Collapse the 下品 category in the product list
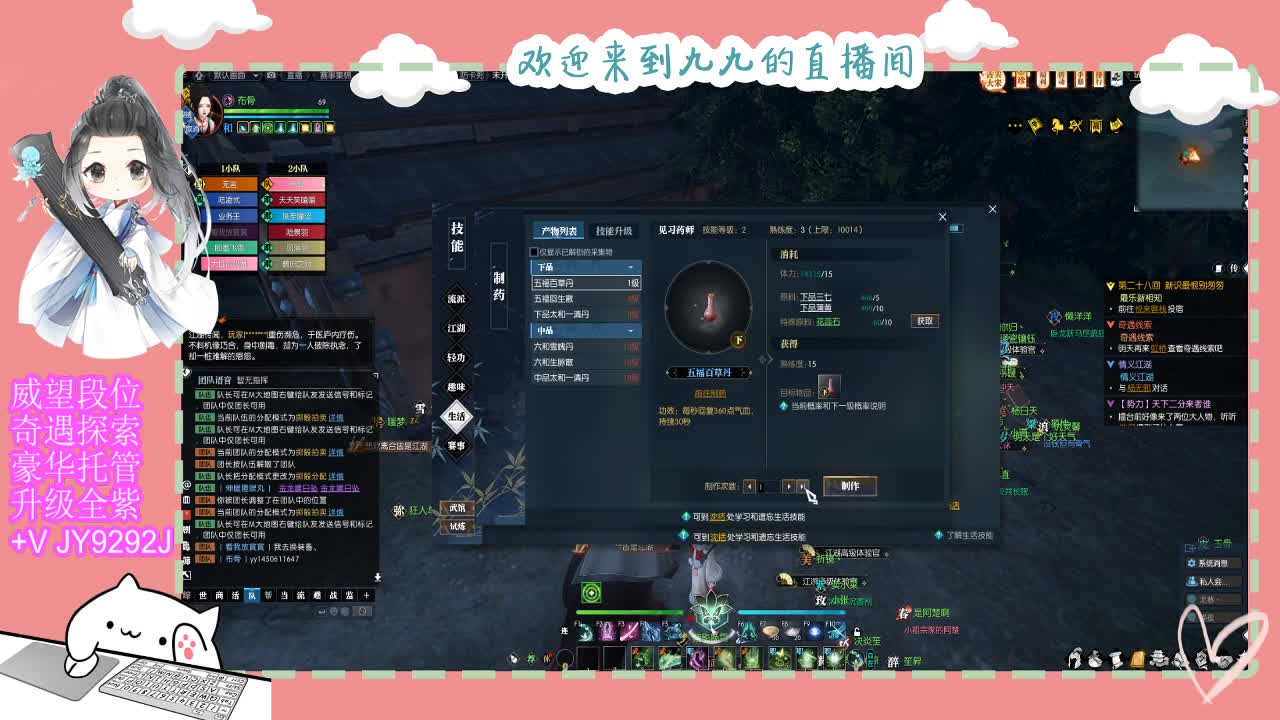 click(x=630, y=265)
